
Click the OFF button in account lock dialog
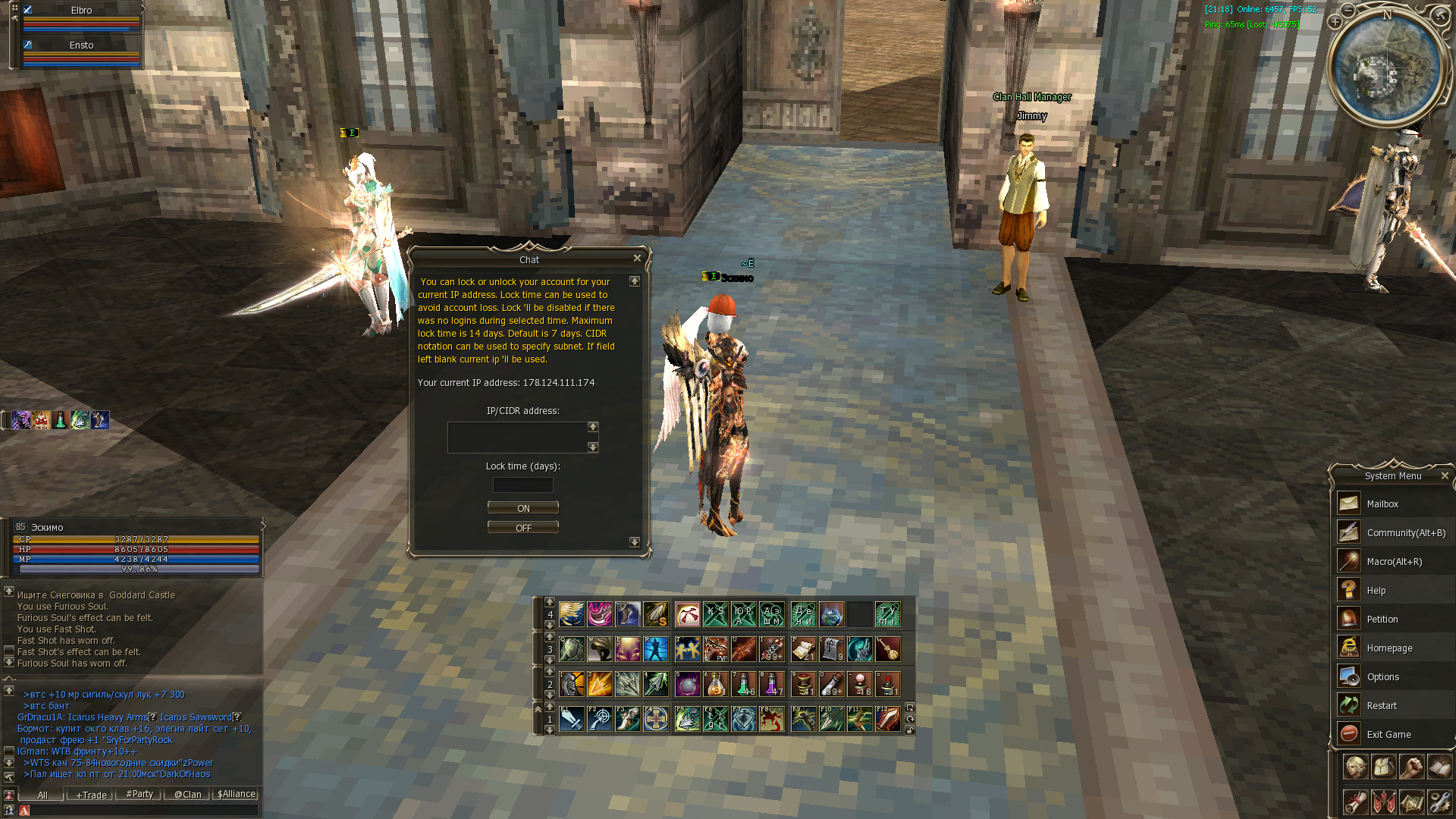522,528
